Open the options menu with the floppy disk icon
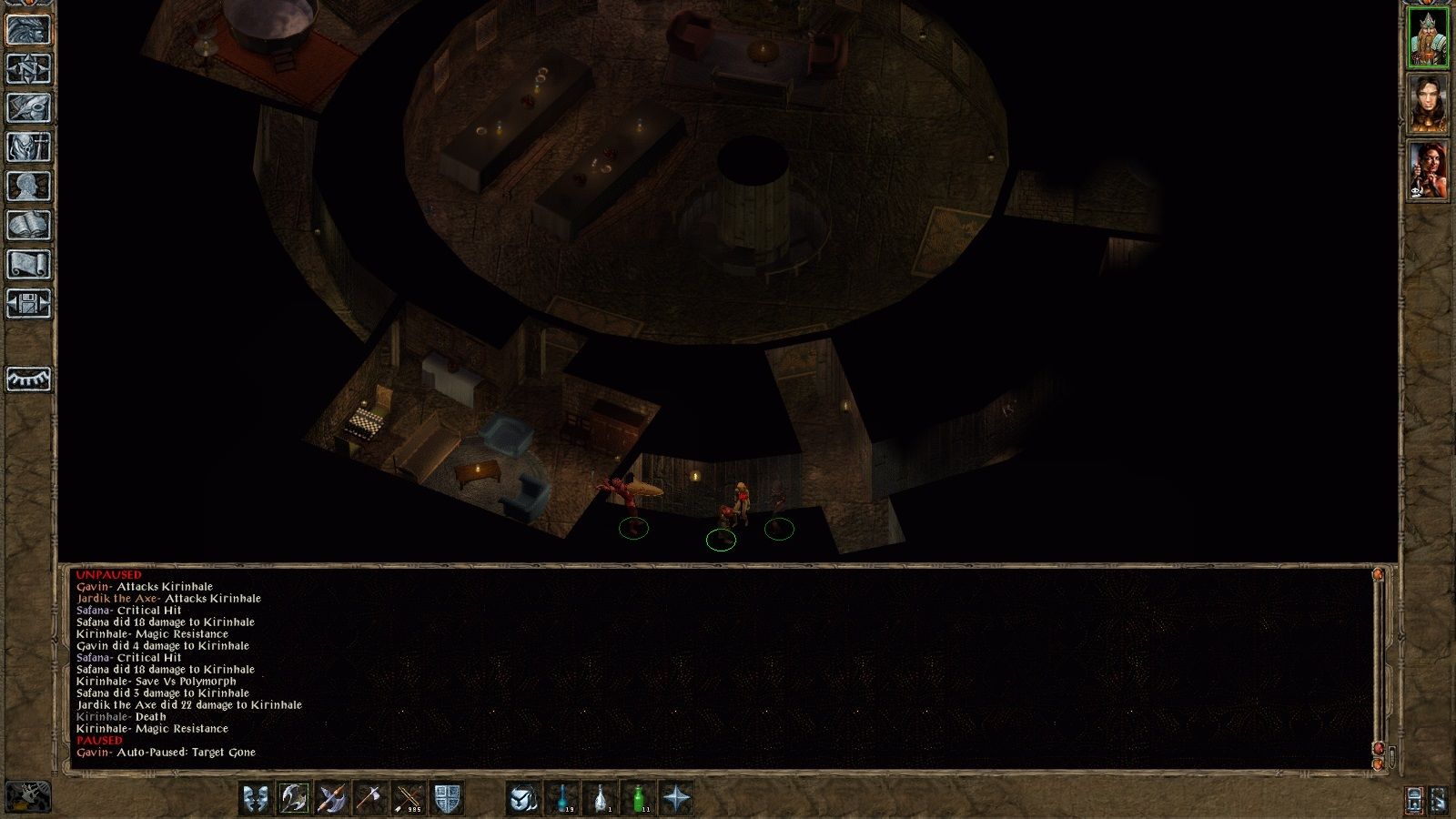 click(x=29, y=304)
